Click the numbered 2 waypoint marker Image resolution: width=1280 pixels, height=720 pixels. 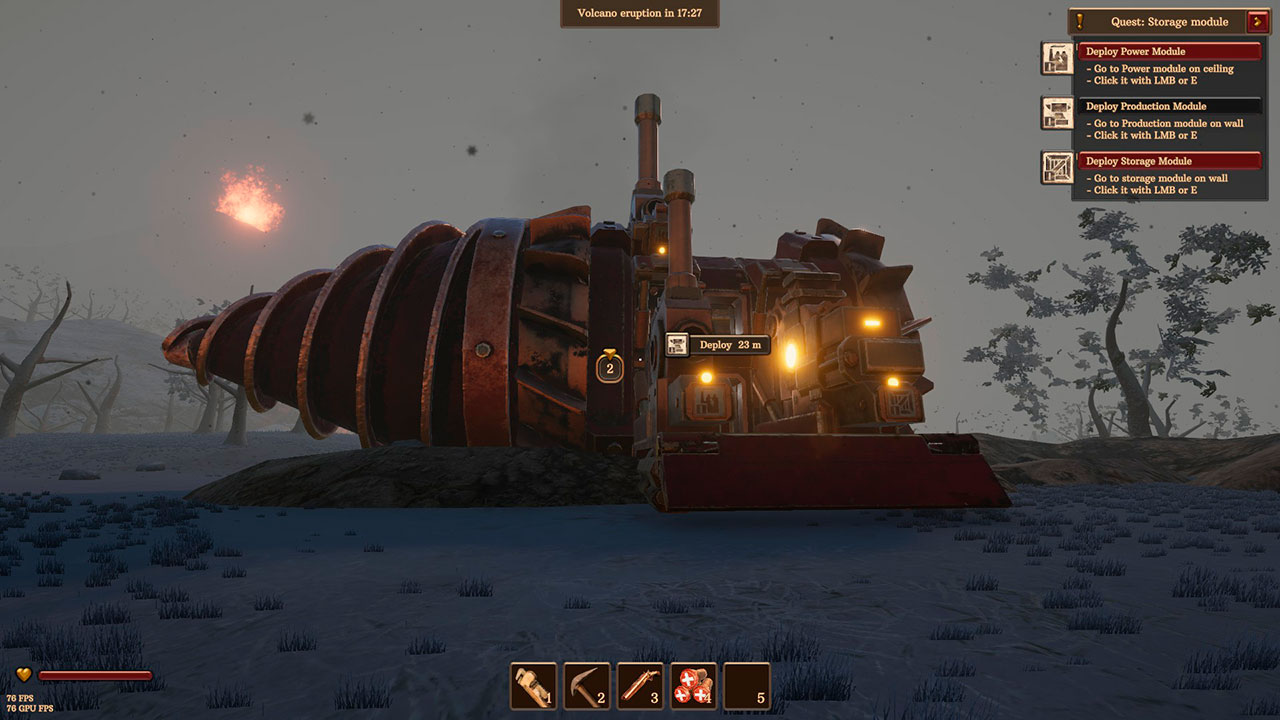pos(610,367)
